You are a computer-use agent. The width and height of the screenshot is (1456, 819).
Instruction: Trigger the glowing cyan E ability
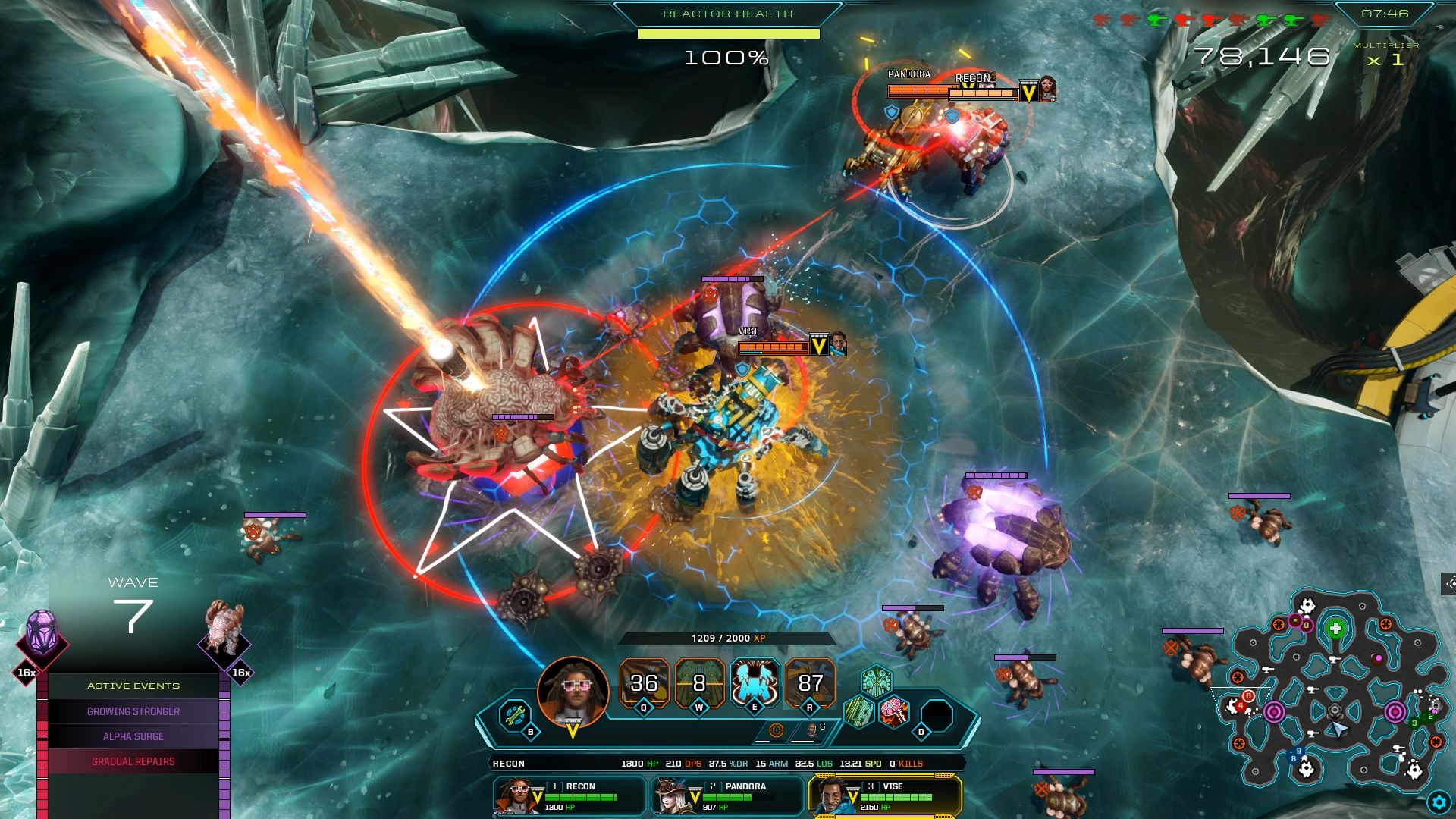tap(755, 682)
